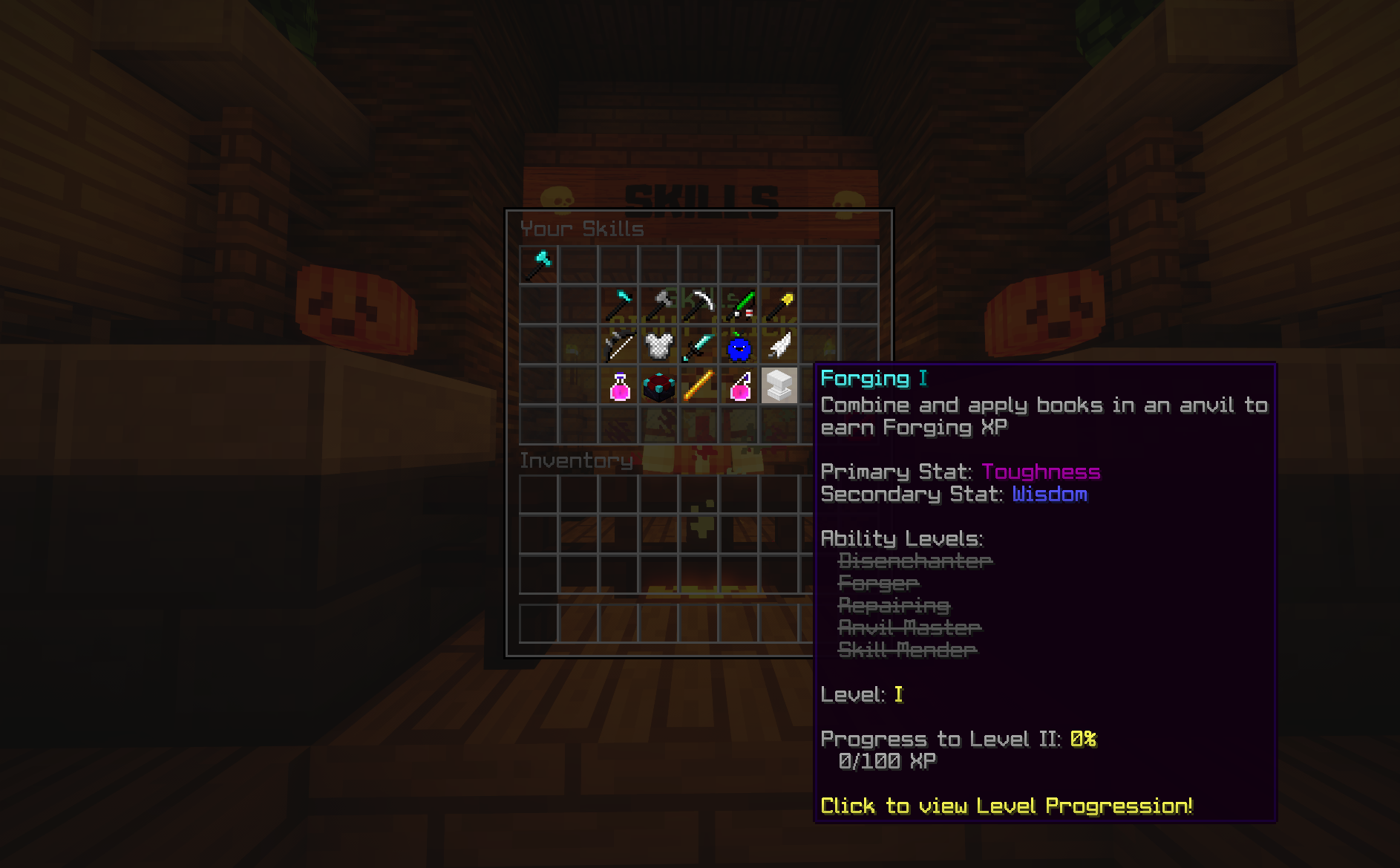This screenshot has height=868, width=1400.
Task: Open the pink potion Alchemy skill
Action: pos(620,385)
